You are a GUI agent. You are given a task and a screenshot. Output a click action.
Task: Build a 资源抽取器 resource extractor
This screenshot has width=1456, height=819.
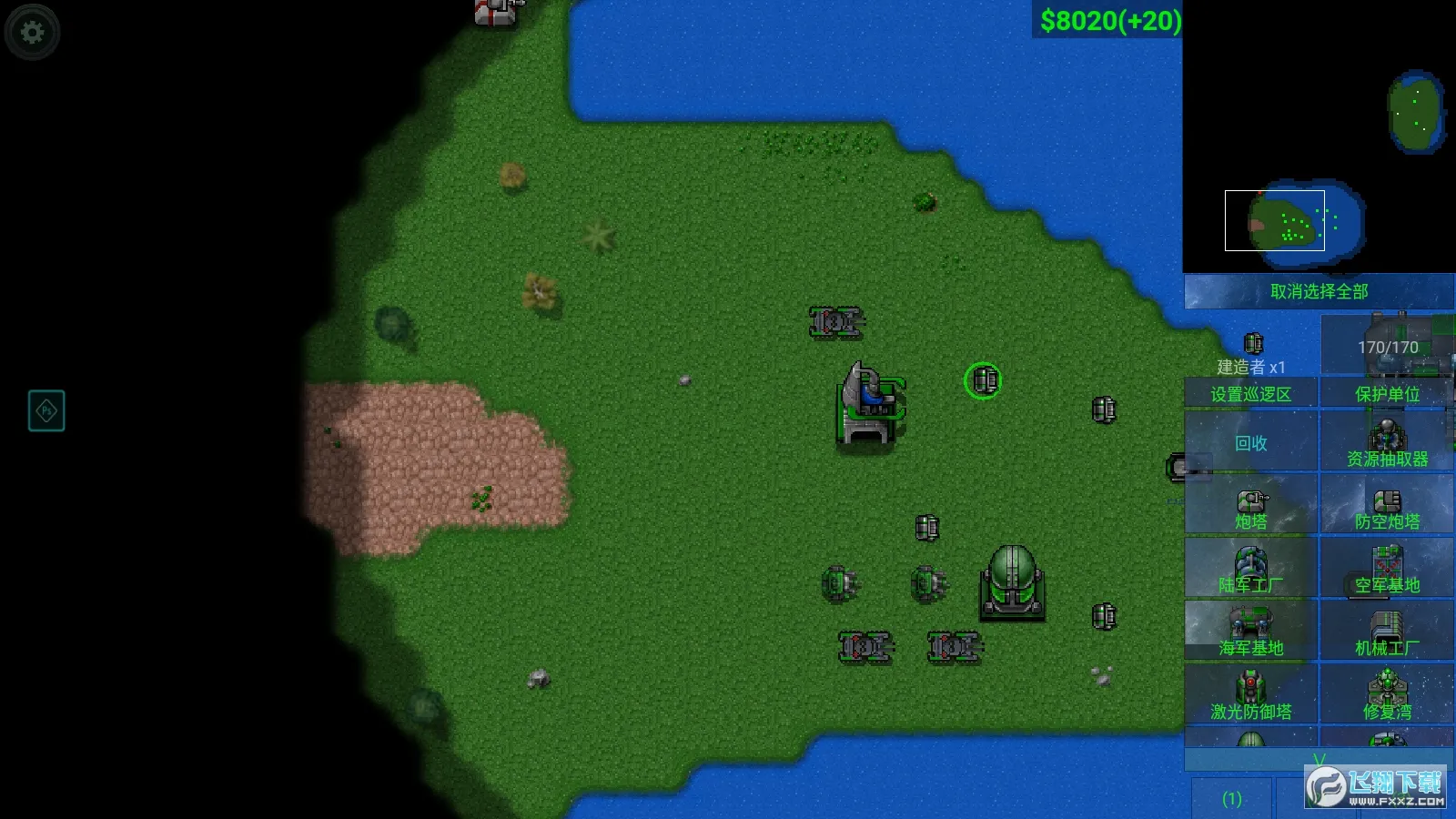[x=1387, y=443]
